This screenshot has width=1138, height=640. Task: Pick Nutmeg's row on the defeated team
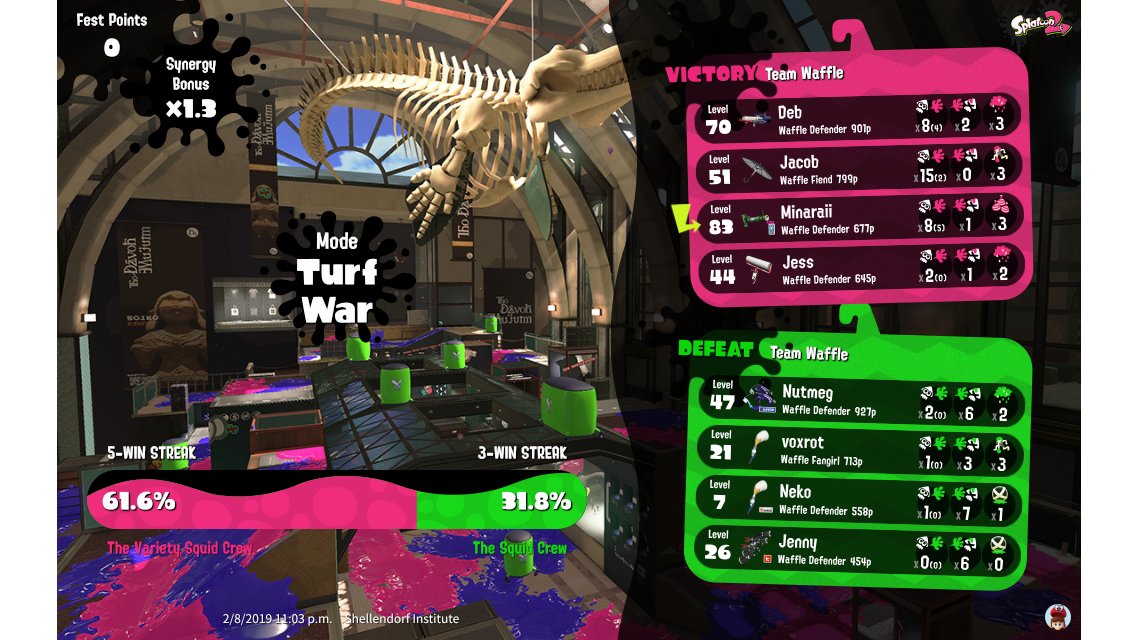coord(862,399)
